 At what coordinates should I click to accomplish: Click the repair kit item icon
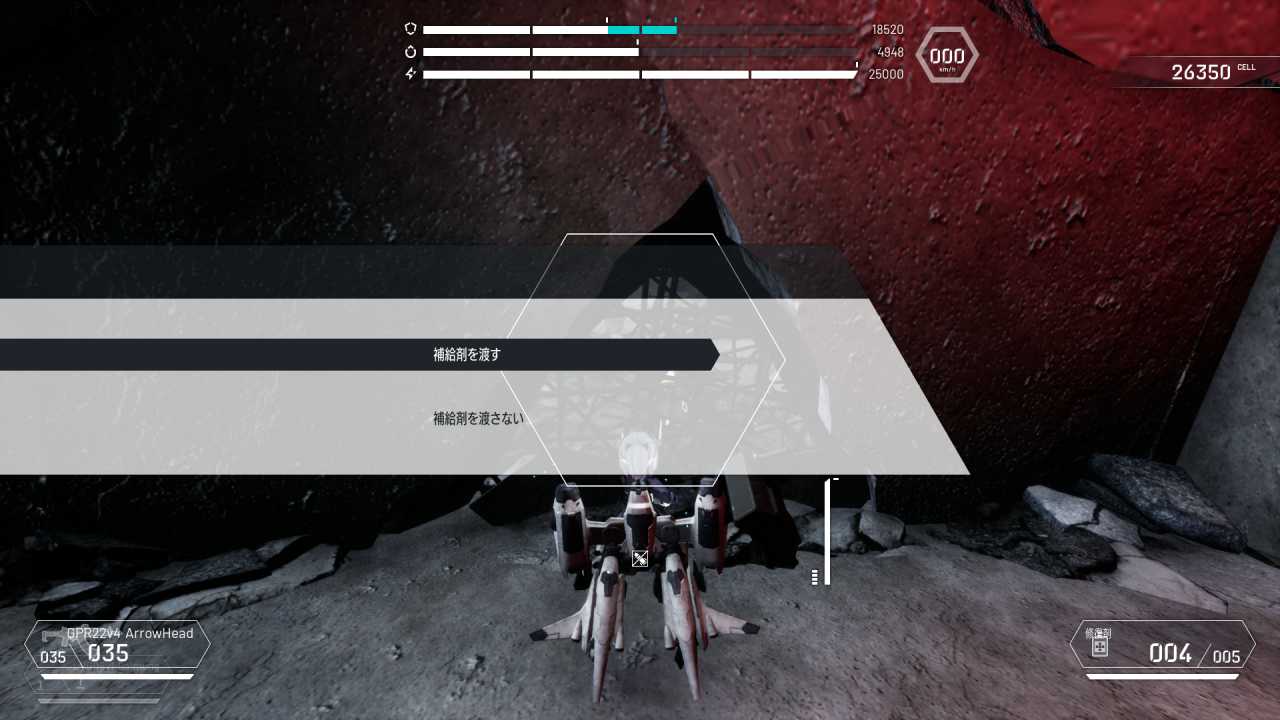(1099, 646)
